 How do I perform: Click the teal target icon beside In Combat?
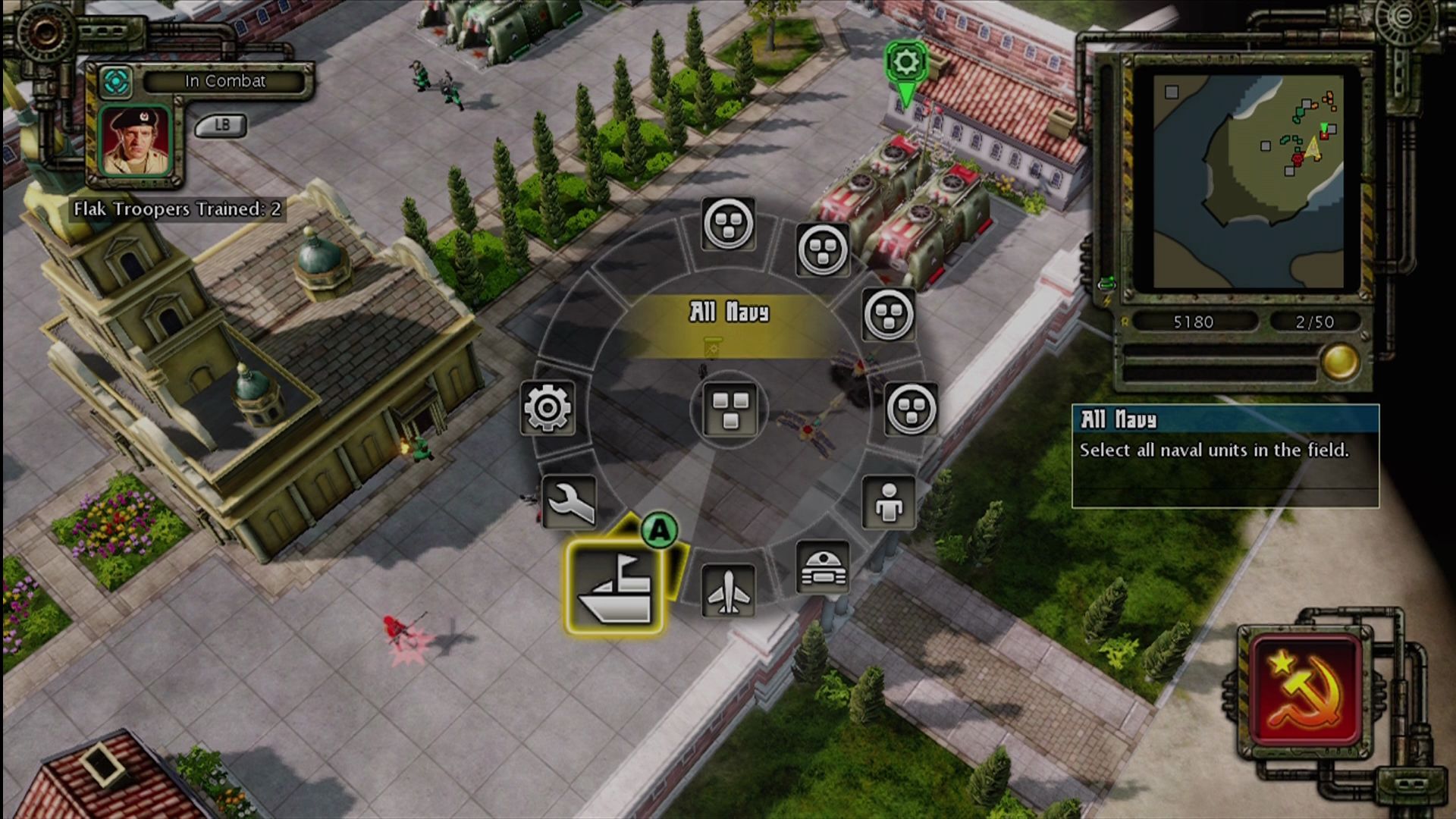pyautogui.click(x=116, y=82)
